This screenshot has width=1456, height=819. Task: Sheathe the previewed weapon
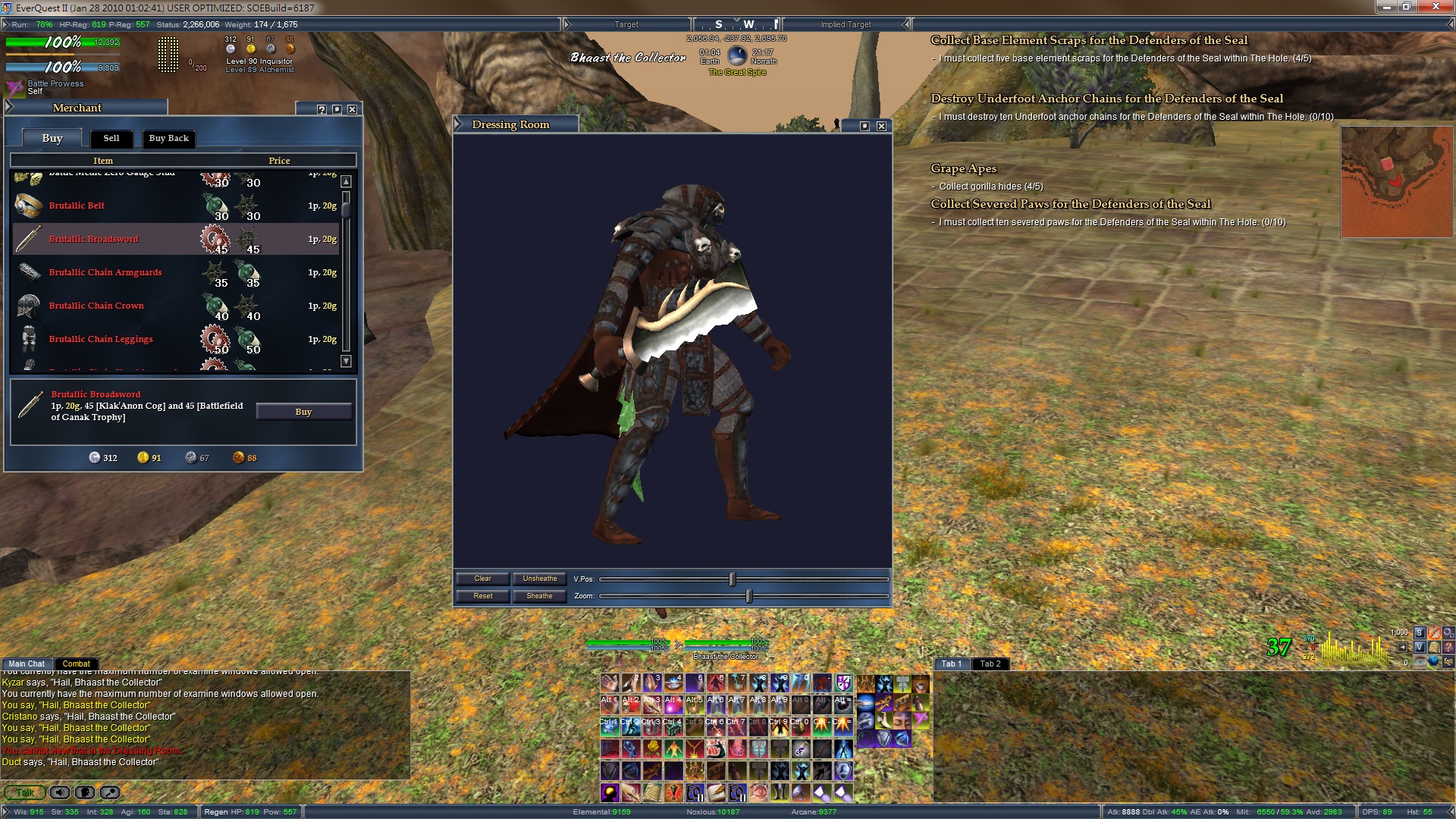click(539, 596)
